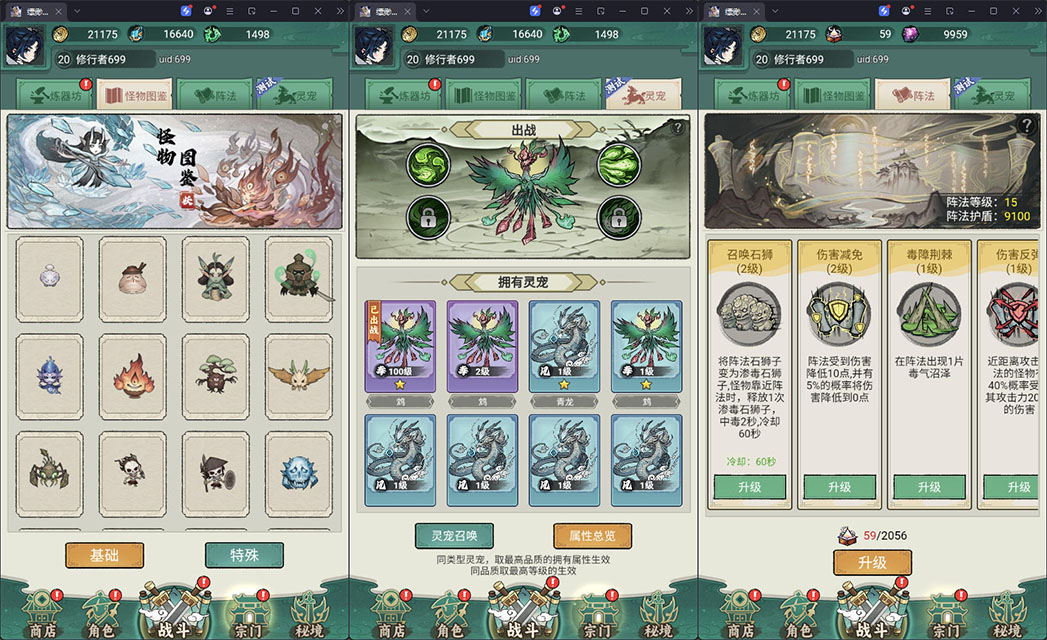Upgrade the 伤害减免 formation skill
This screenshot has width=1047, height=640.
tap(839, 487)
